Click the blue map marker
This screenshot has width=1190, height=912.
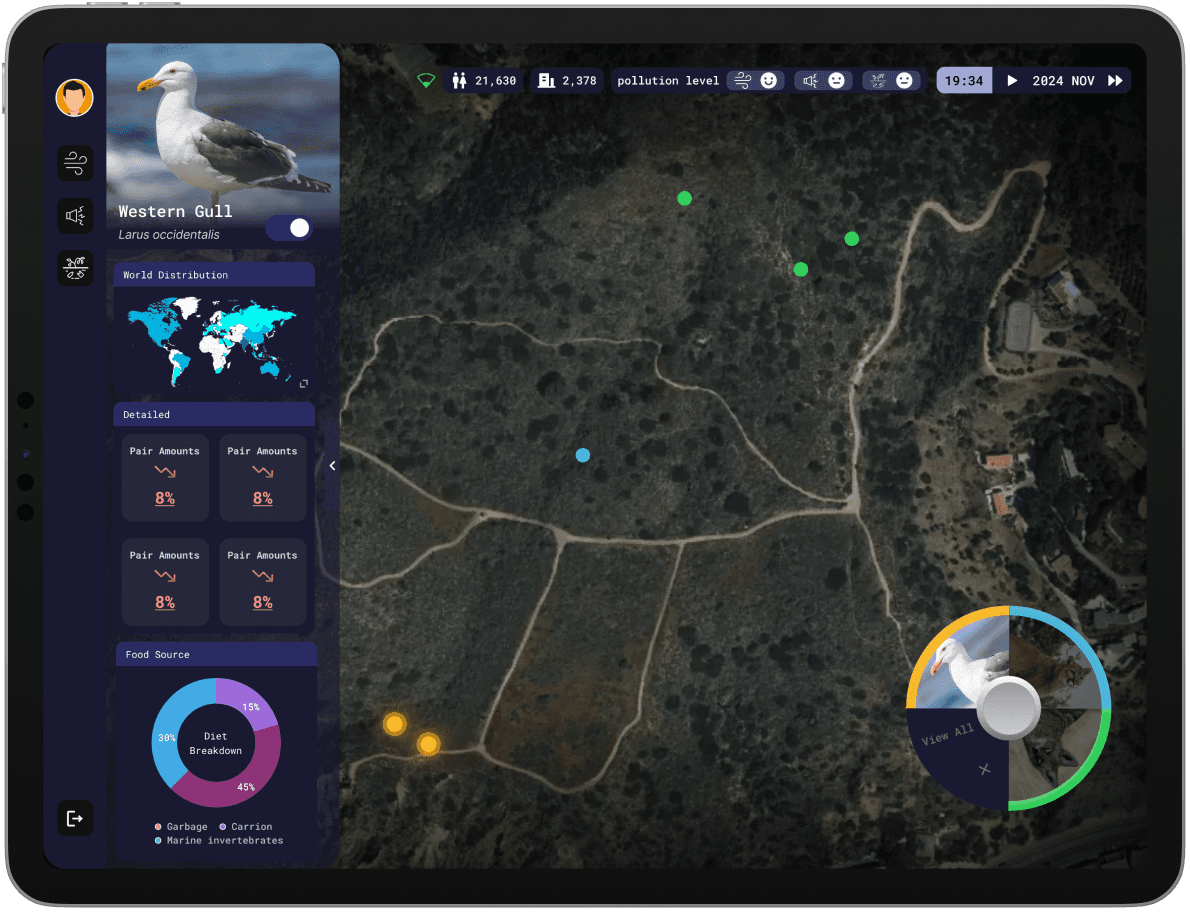click(583, 455)
